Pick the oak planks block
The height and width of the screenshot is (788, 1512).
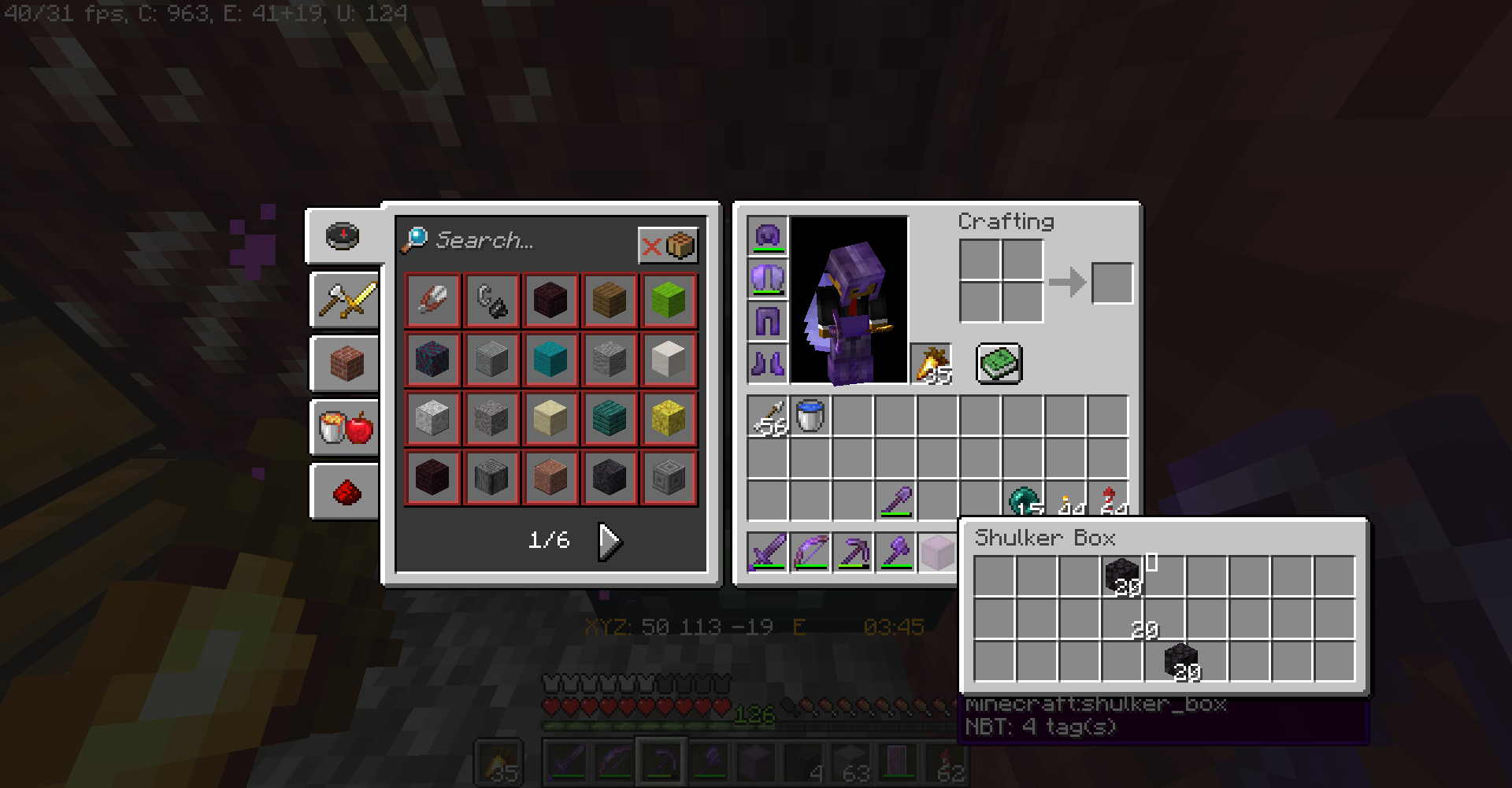pyautogui.click(x=610, y=300)
